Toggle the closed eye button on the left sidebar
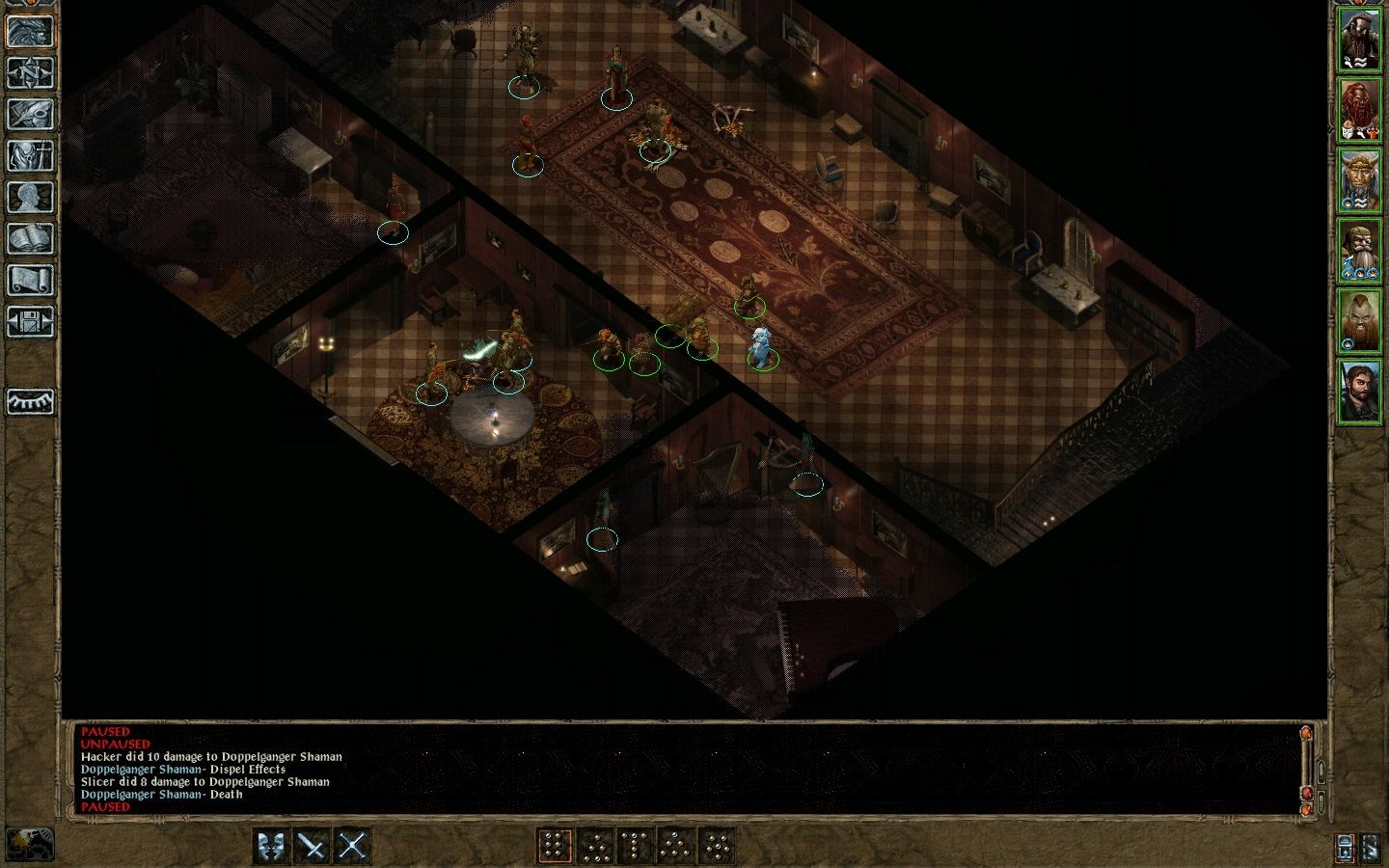 point(30,401)
